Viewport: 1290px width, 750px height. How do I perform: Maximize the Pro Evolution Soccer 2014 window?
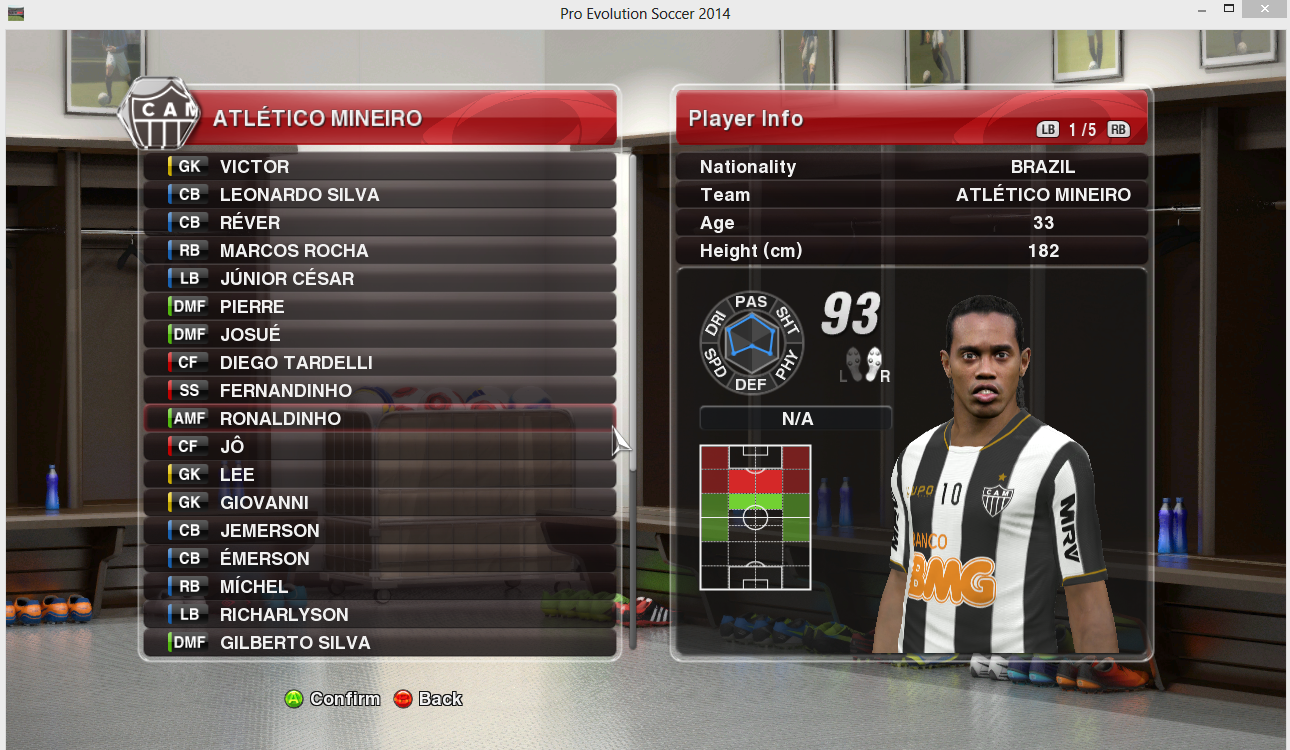(x=1229, y=10)
